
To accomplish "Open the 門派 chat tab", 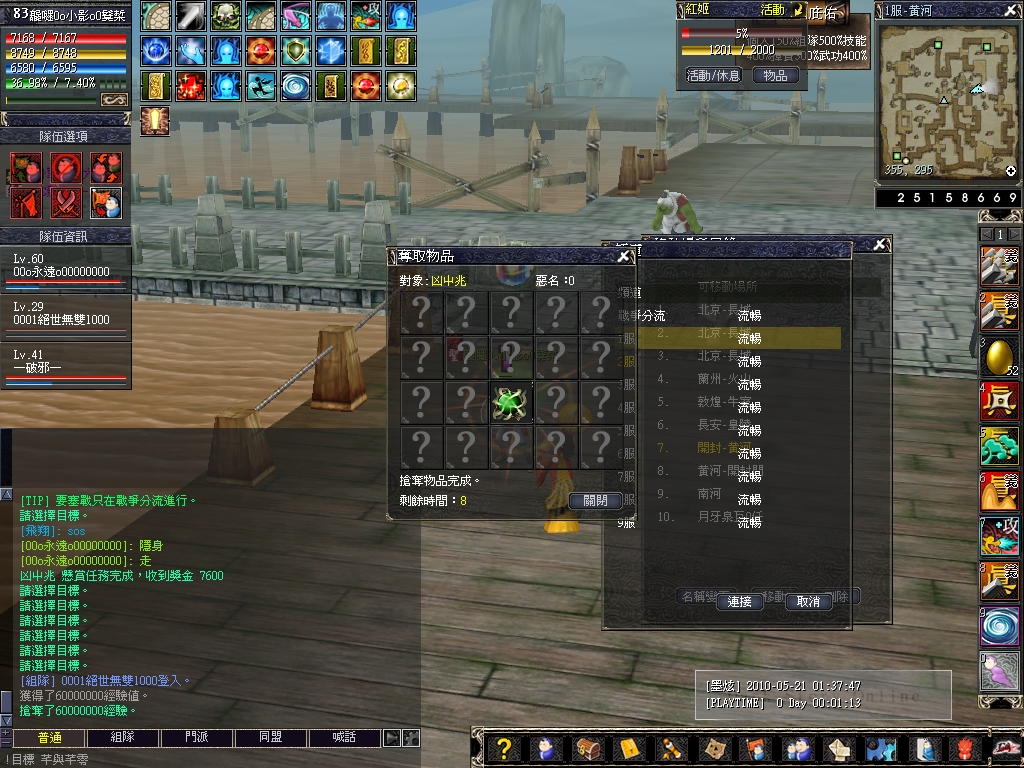I will 197,737.
